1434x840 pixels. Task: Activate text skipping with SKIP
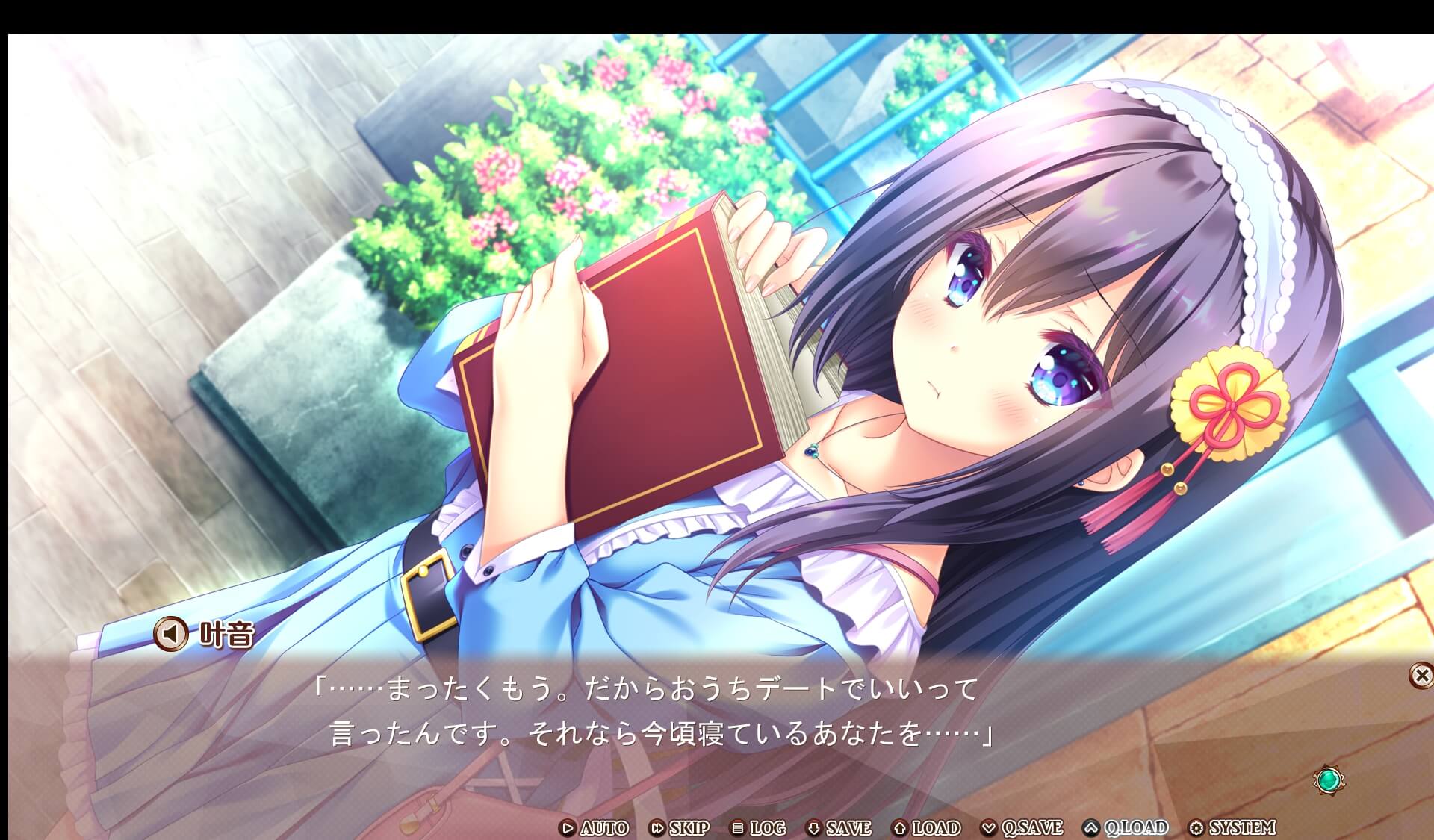tap(689, 828)
